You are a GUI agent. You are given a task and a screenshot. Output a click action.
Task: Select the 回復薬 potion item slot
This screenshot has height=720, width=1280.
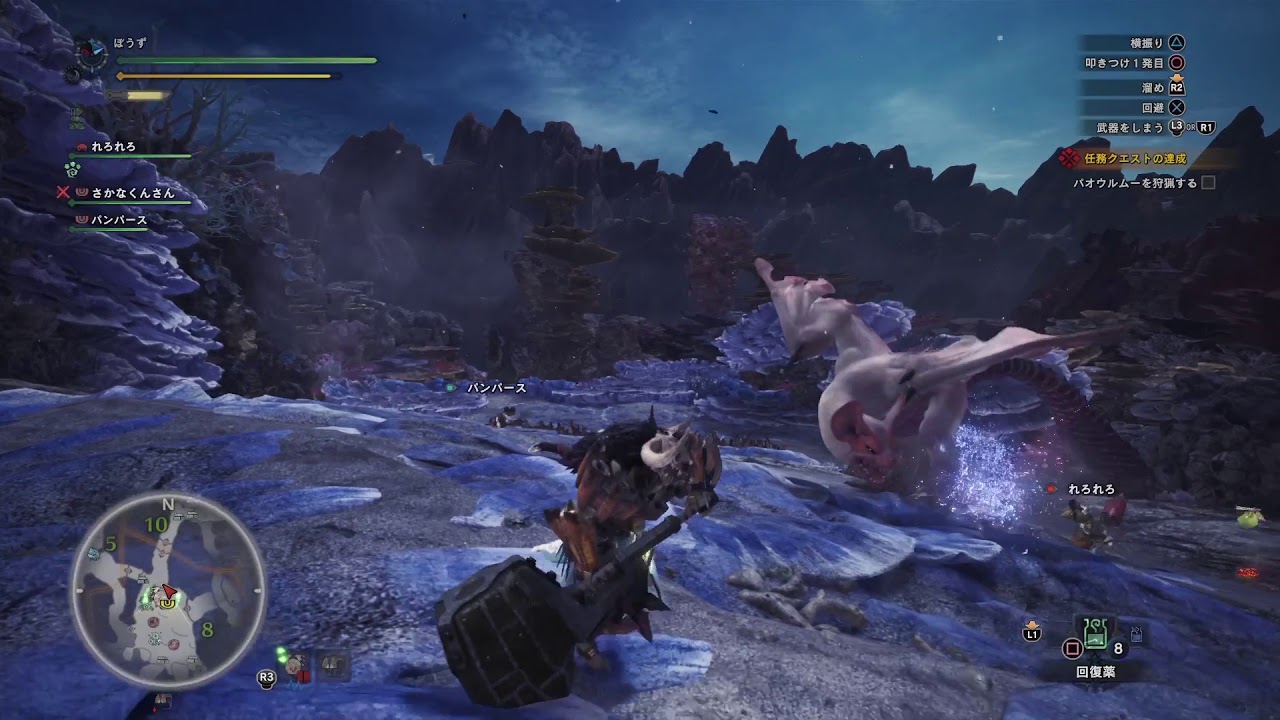(1094, 634)
